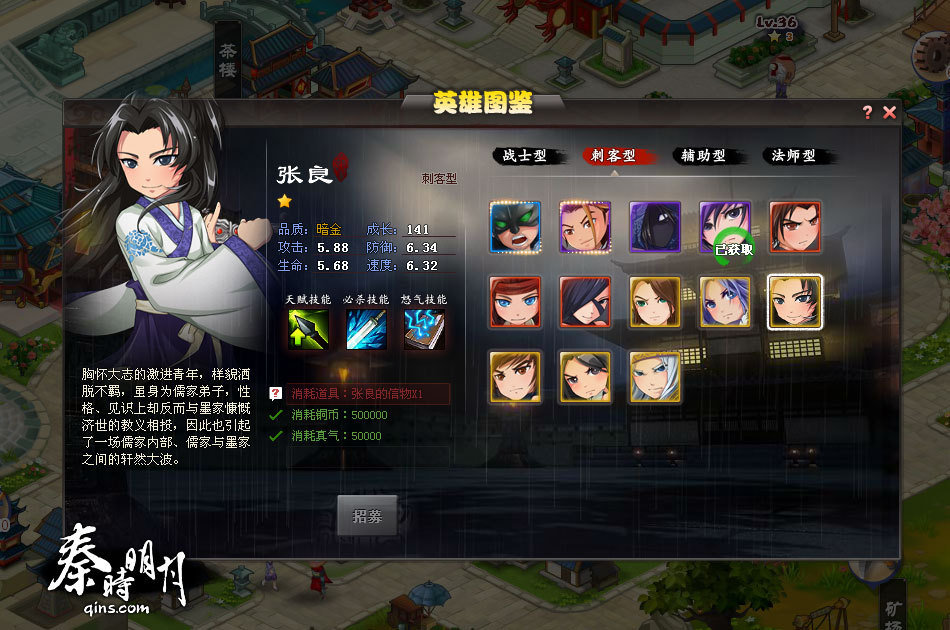This screenshot has height=630, width=950.
Task: Select the lavender-haired hero in gold frame
Action: [725, 302]
